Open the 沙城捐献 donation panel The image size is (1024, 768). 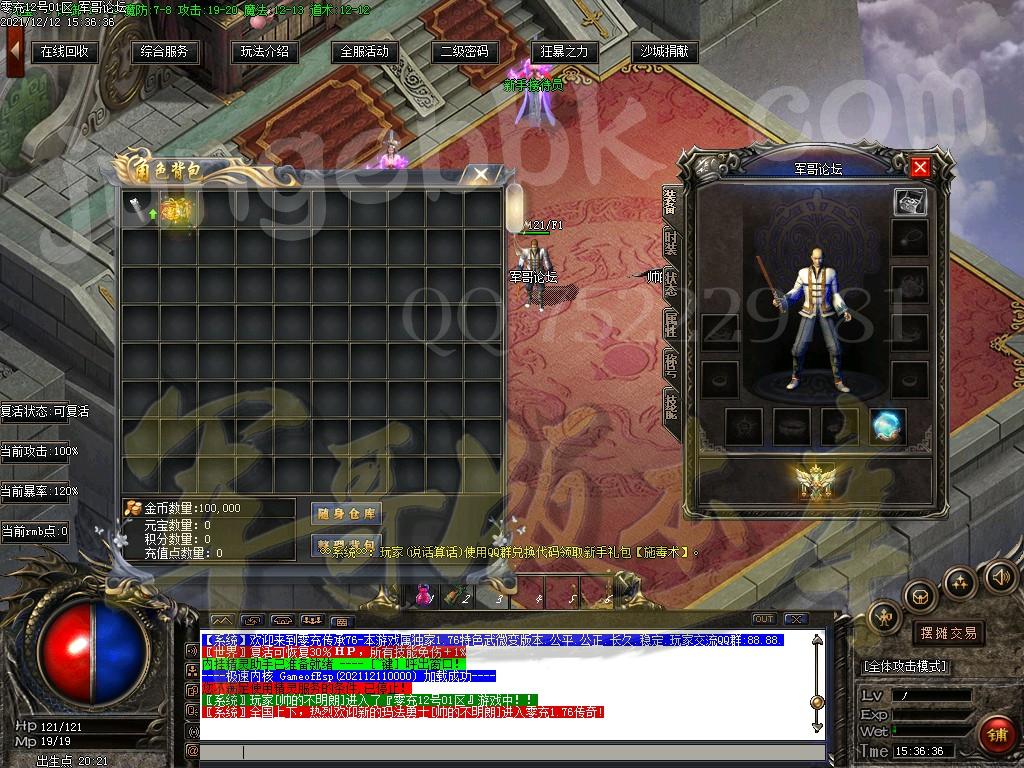(x=665, y=52)
